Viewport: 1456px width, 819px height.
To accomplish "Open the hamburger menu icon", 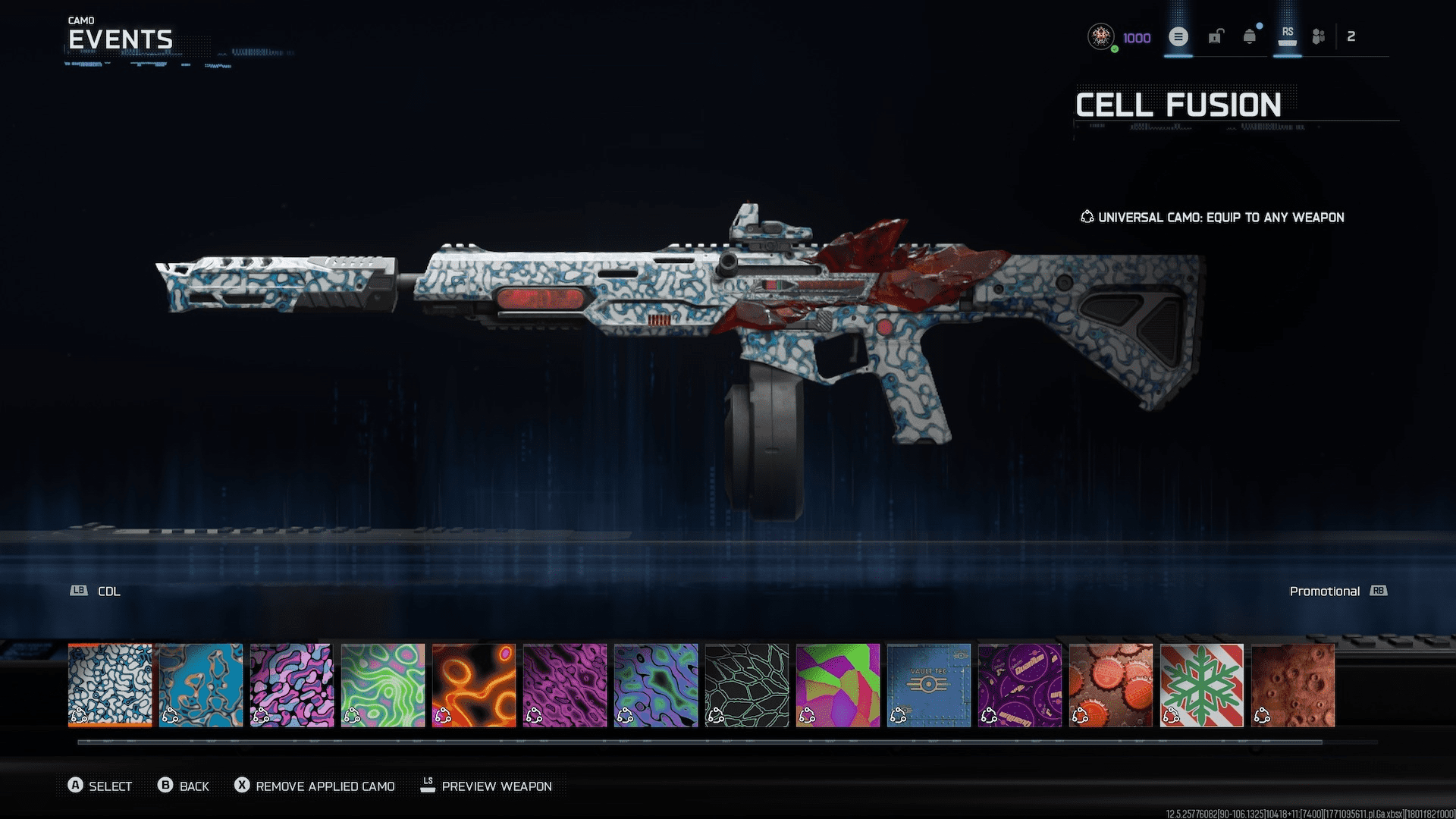I will (1178, 36).
